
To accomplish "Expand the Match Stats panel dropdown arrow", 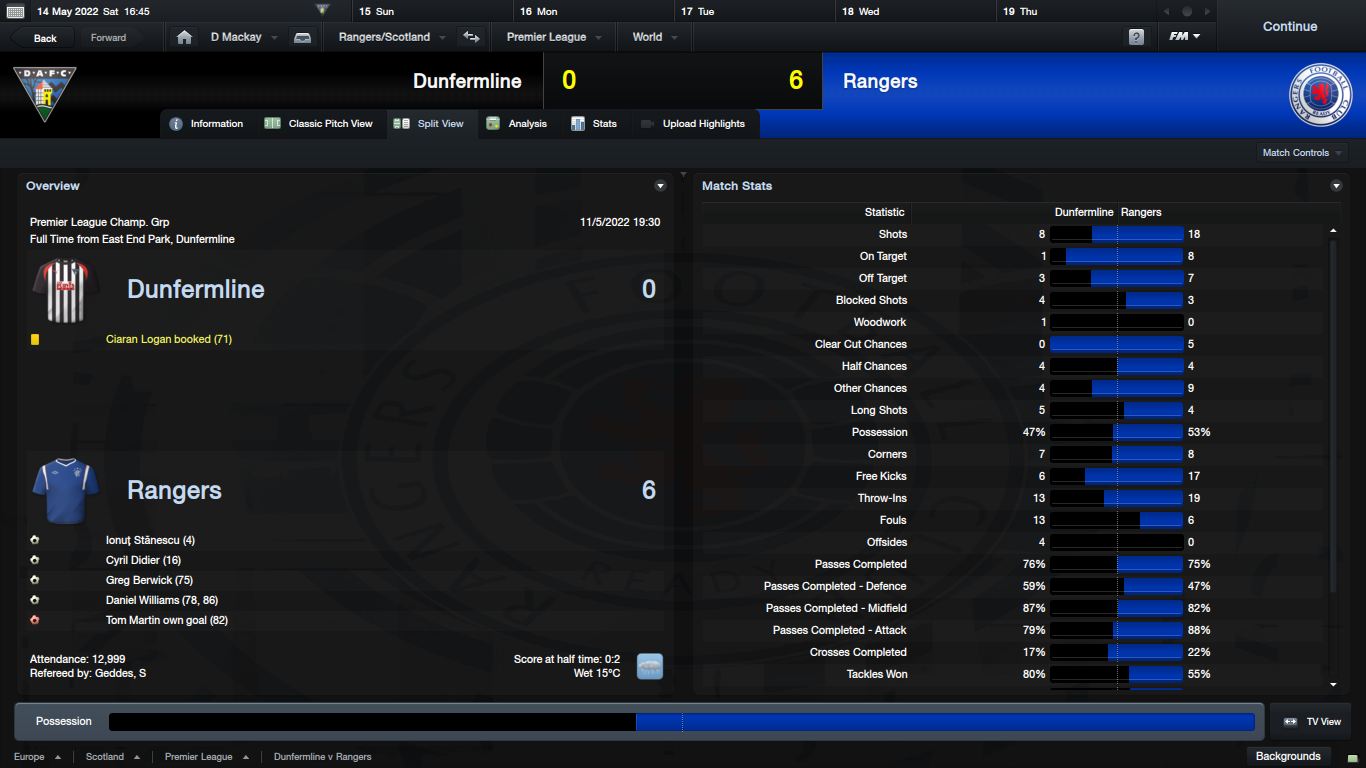I will click(x=1336, y=186).
